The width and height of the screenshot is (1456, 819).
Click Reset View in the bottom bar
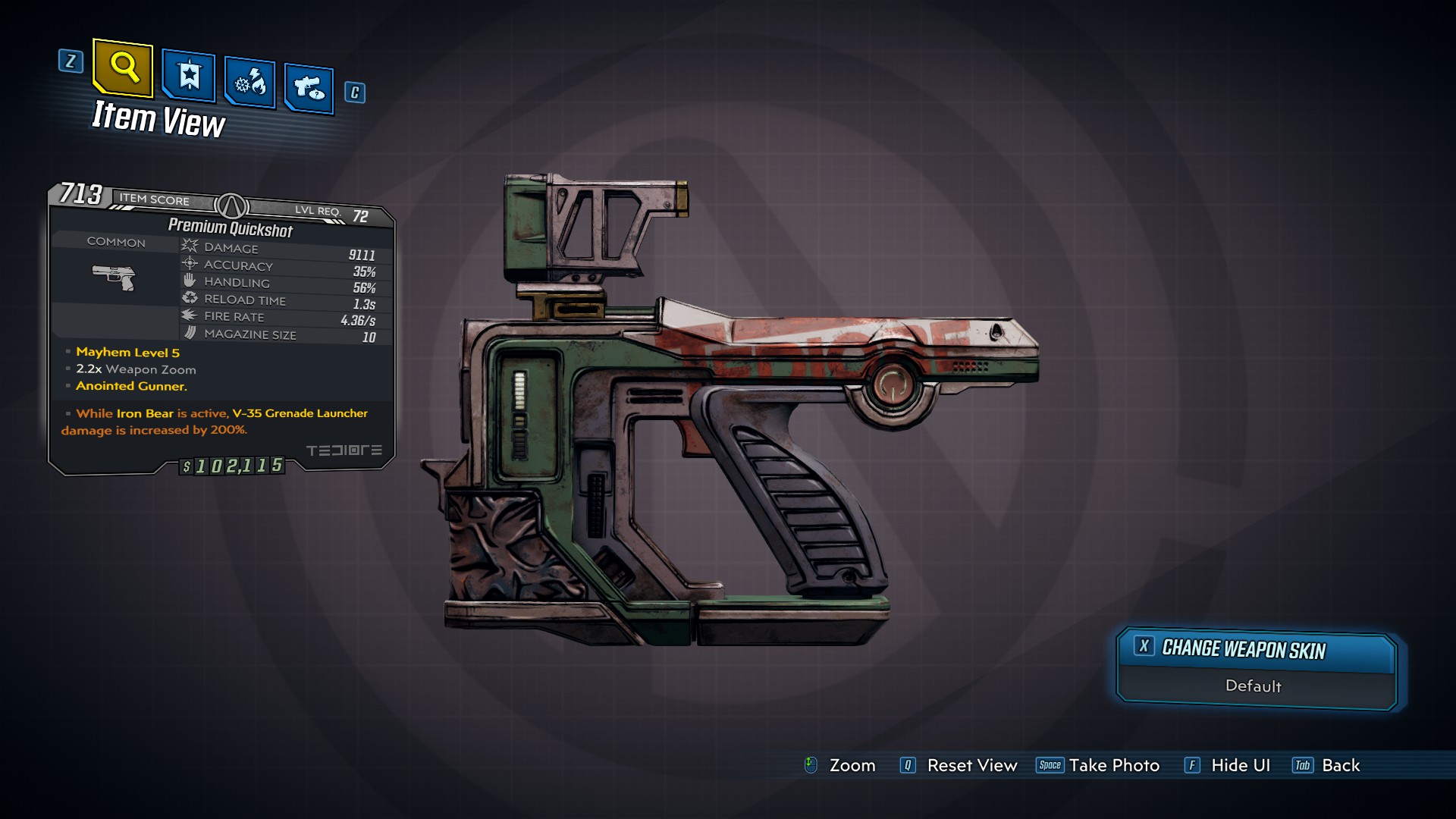tap(959, 765)
